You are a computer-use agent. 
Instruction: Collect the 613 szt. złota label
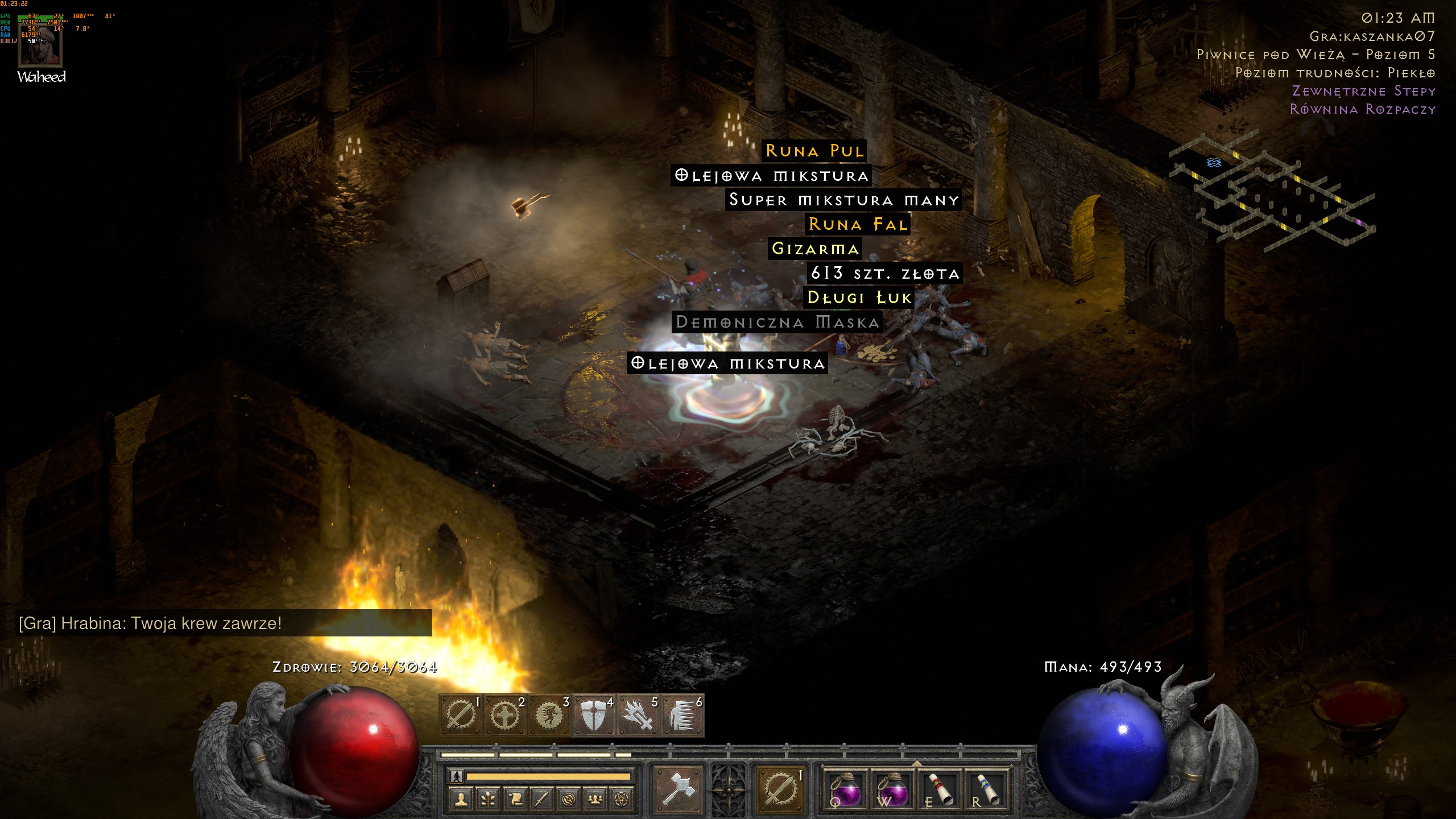(885, 274)
